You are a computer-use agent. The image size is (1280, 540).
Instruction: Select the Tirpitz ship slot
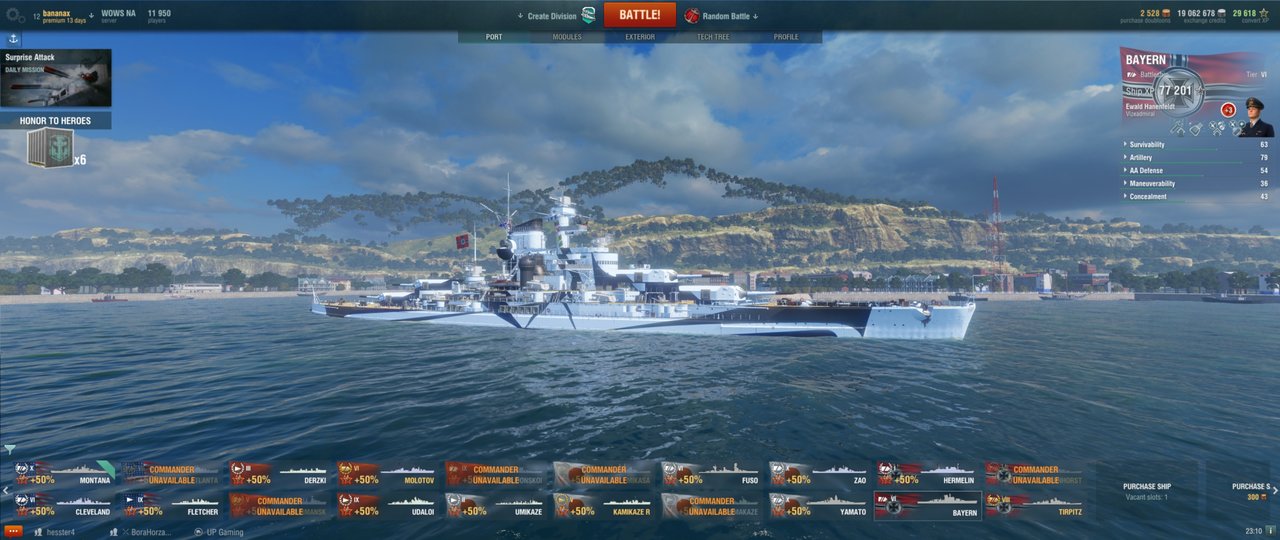tap(1037, 506)
